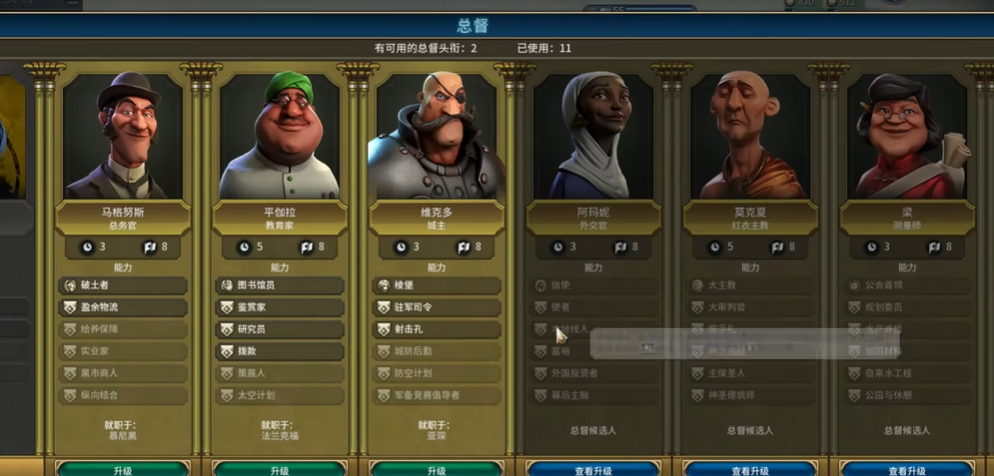Click 维克多's 射击孔 ability

pos(437,329)
